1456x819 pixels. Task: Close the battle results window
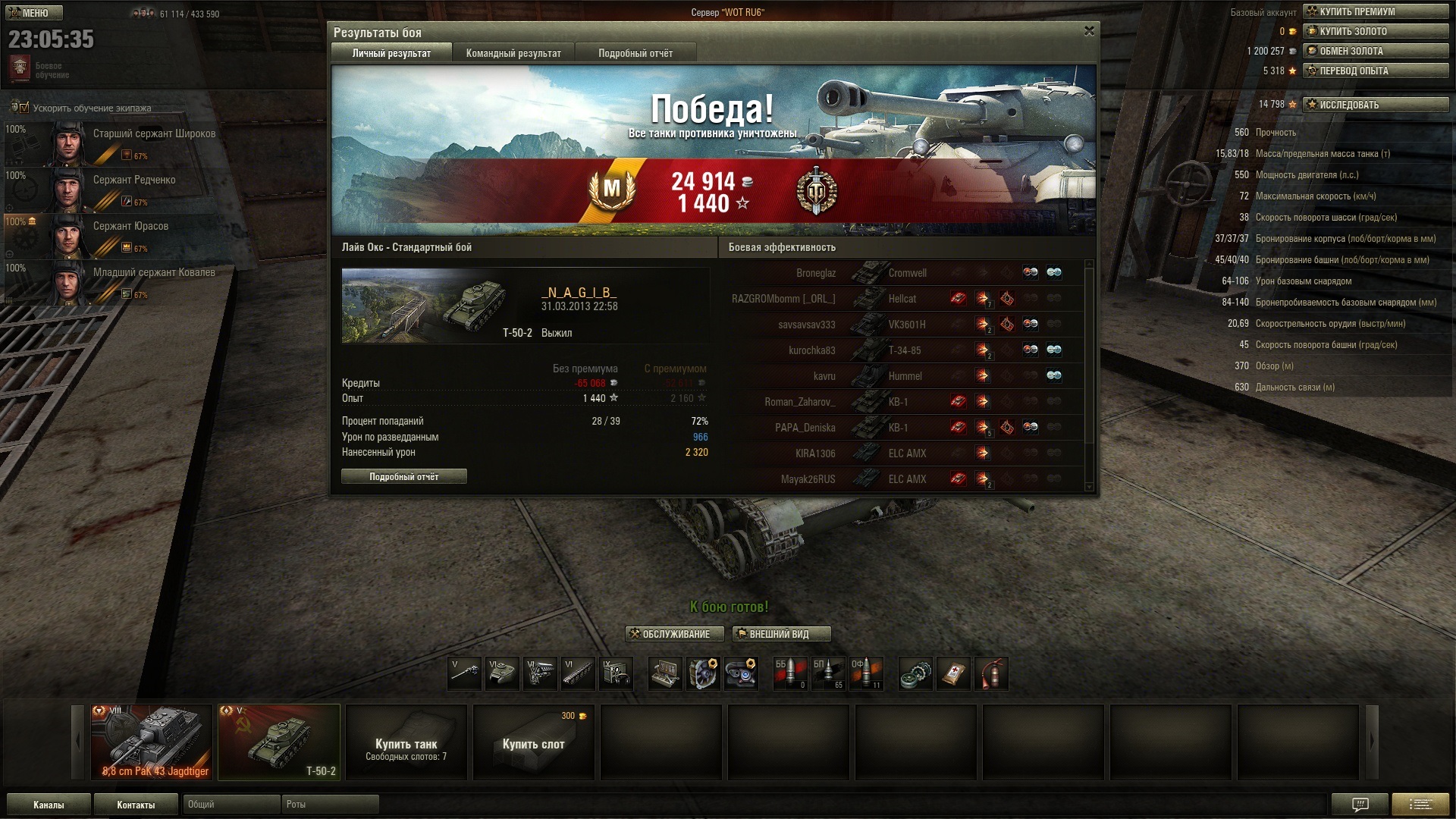coord(1089,31)
